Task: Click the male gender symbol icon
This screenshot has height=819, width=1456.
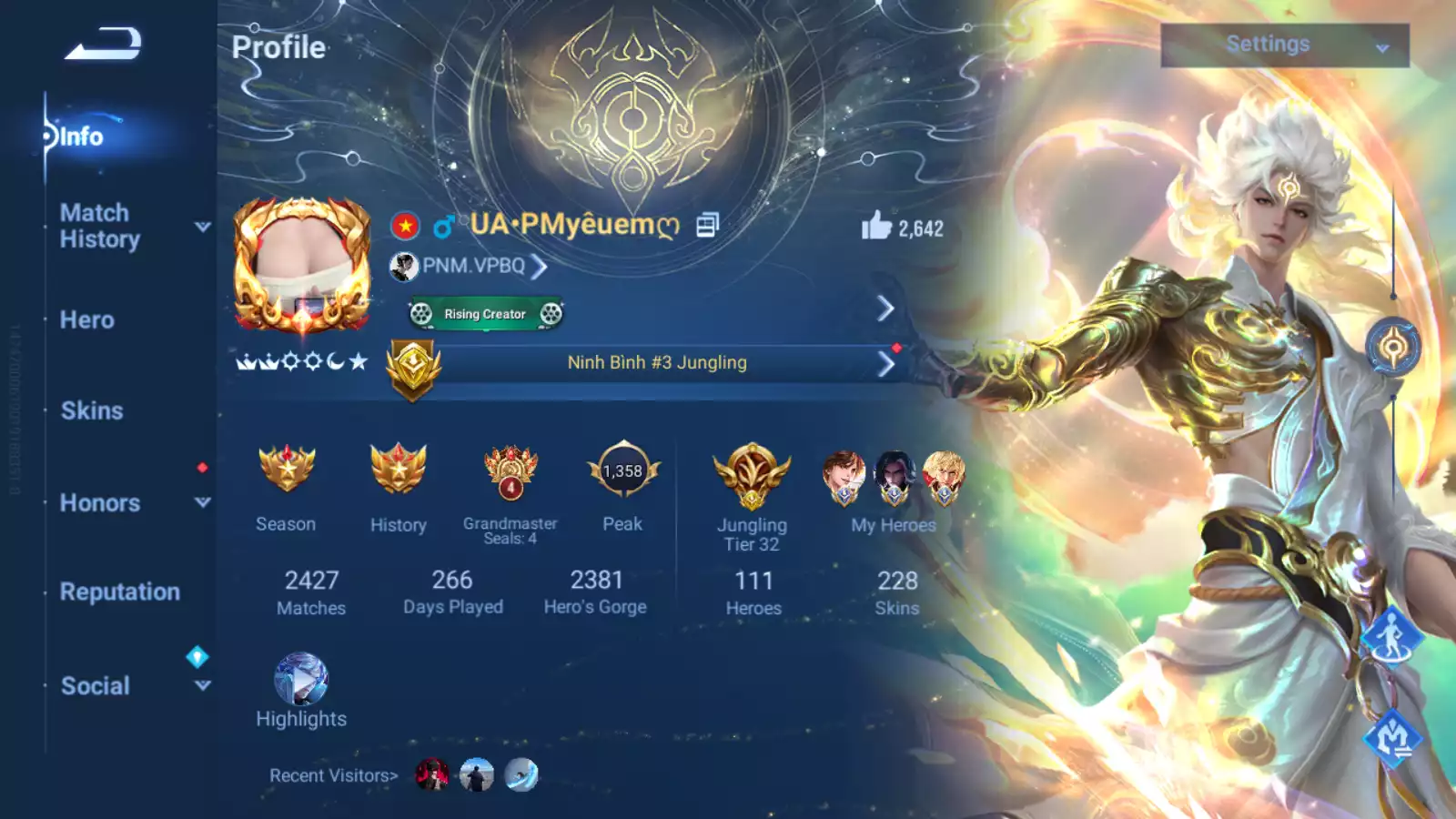Action: point(442,225)
